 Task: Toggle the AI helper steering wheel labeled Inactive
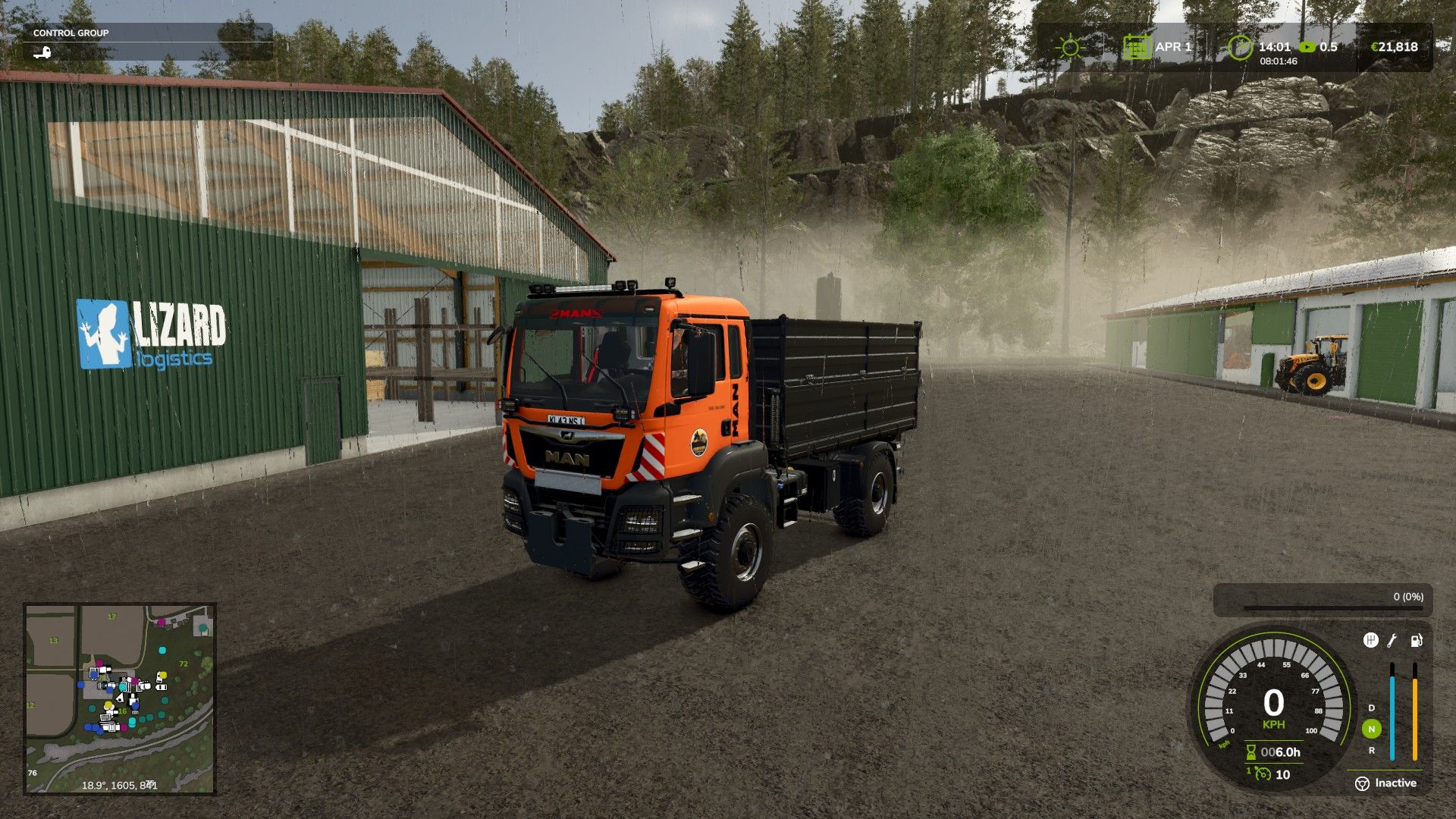(1363, 783)
